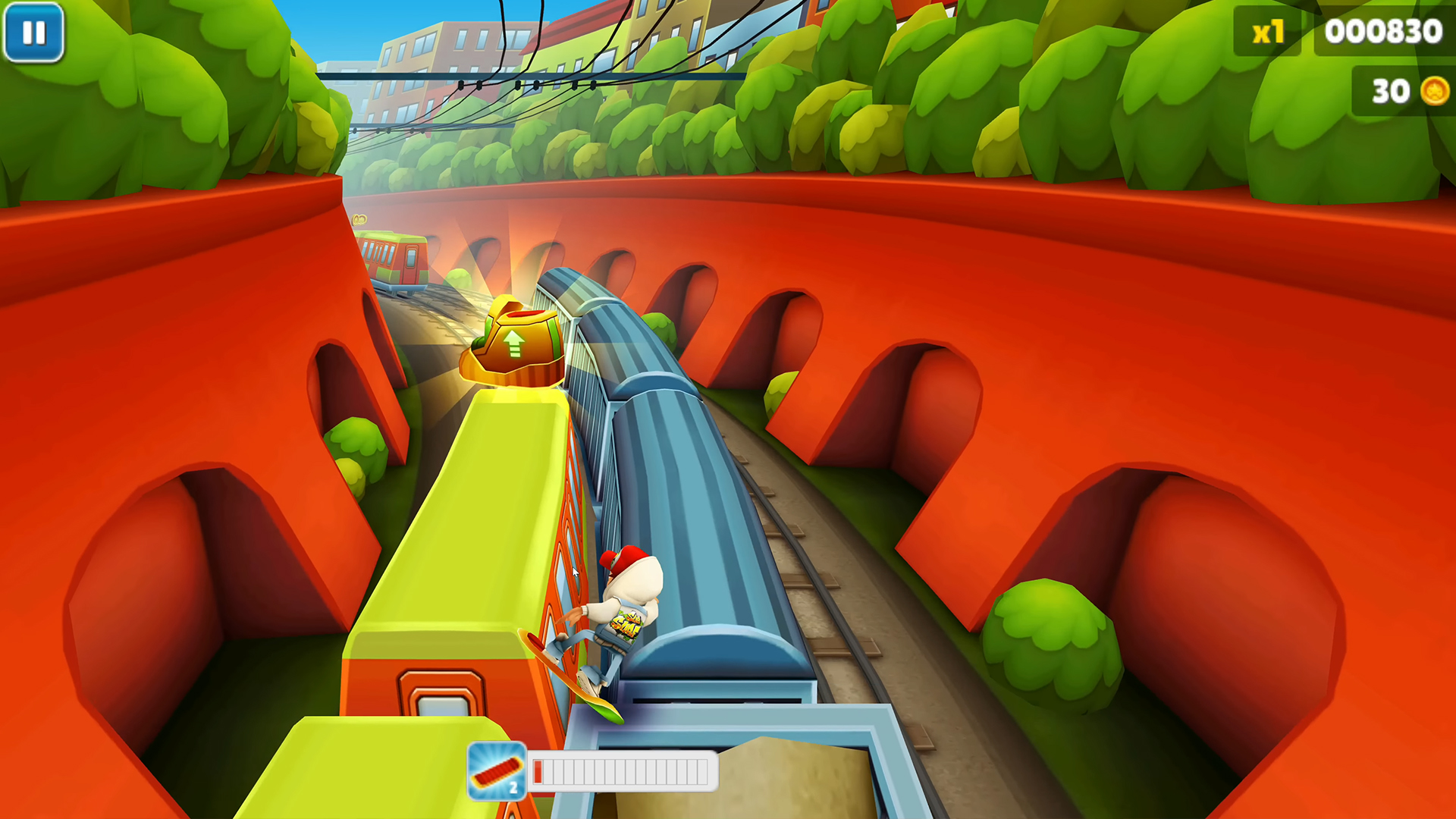The width and height of the screenshot is (1456, 819).
Task: Click the pause button
Action: pos(35,33)
